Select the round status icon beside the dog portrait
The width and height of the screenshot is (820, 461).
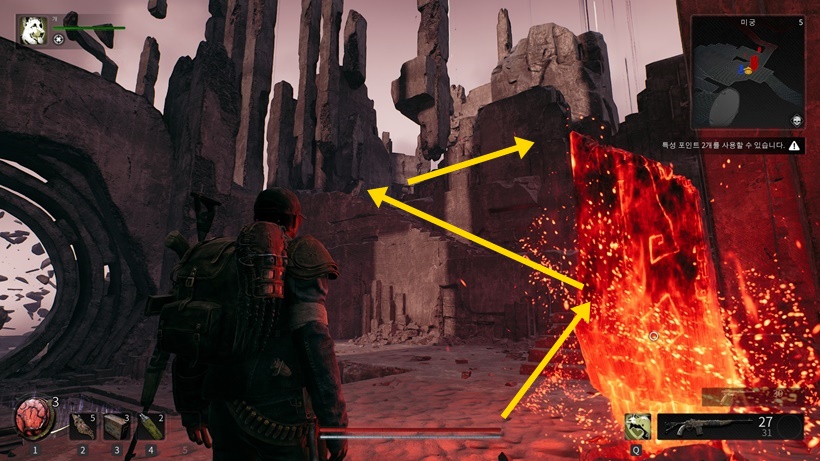tap(60, 39)
